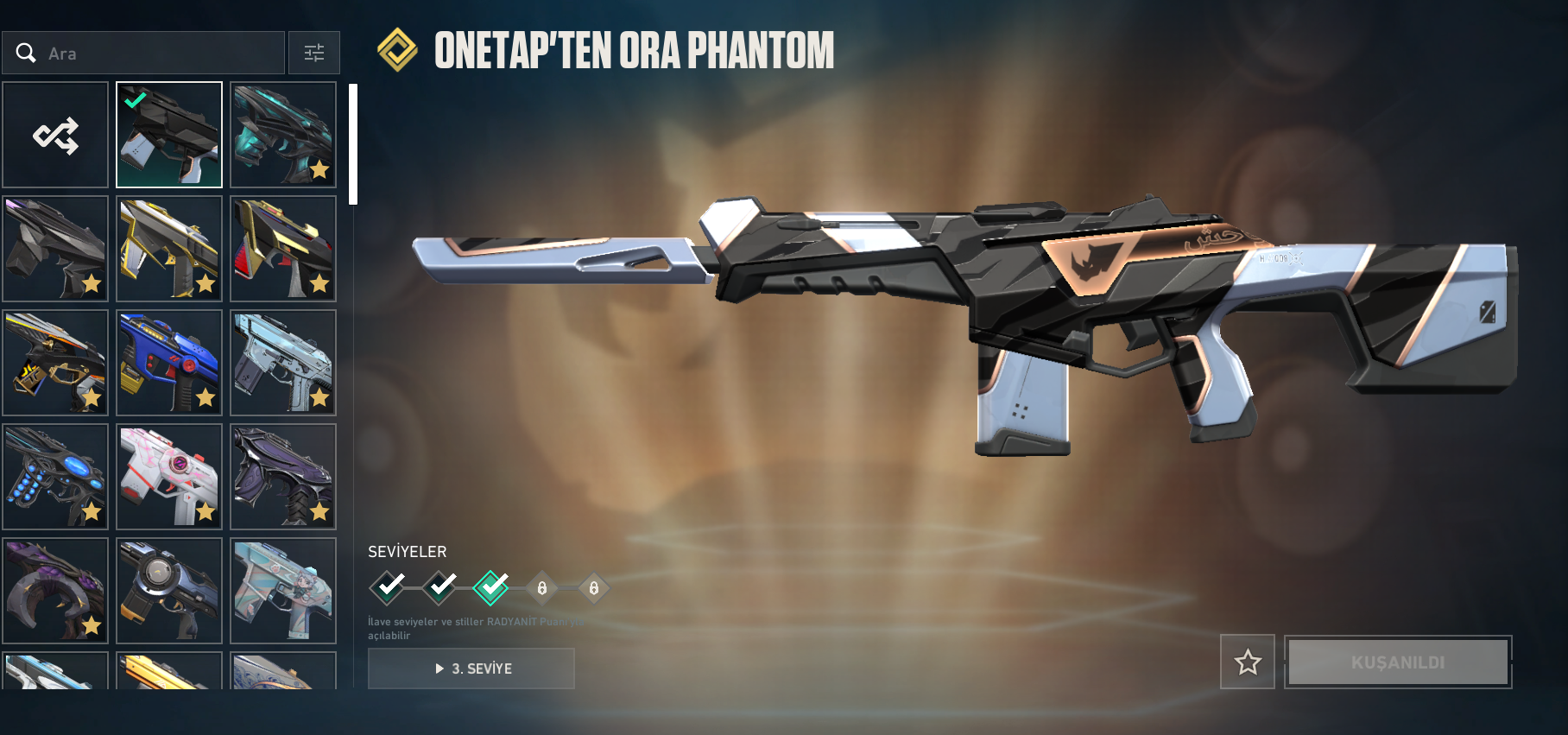Open the skin filter options

click(x=314, y=54)
